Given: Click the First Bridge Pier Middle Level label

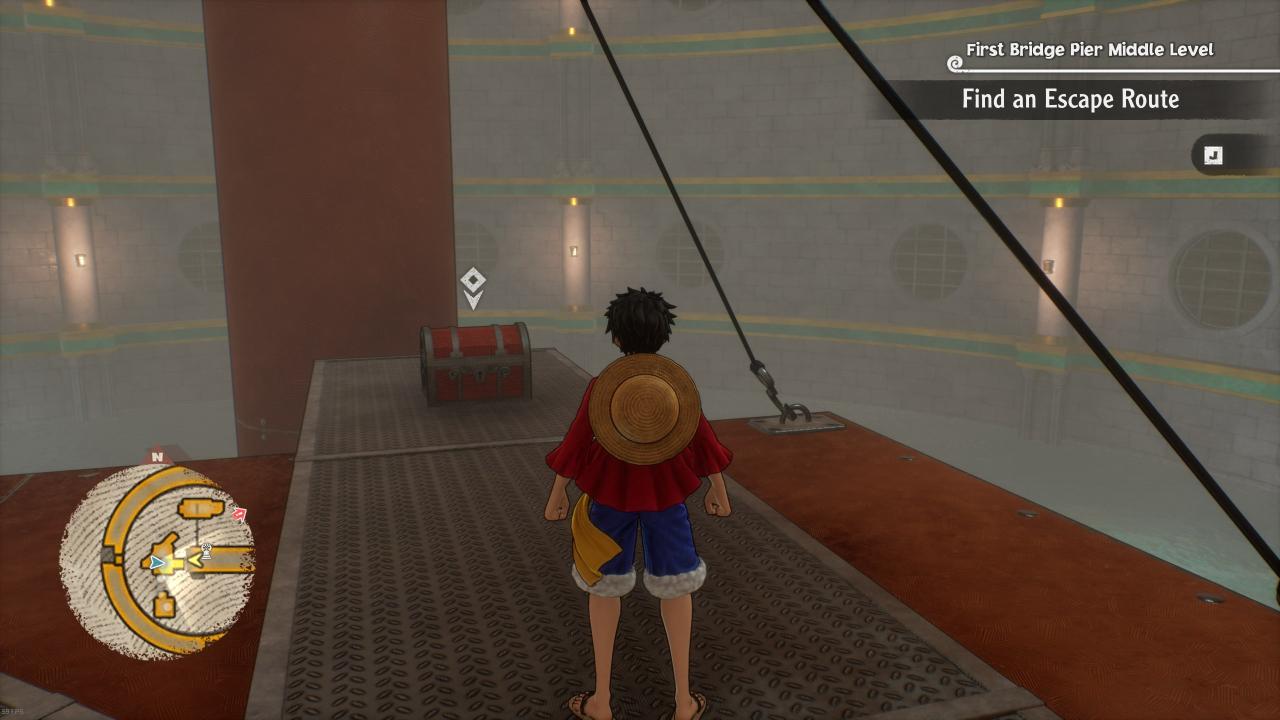Looking at the screenshot, I should (x=1089, y=49).
